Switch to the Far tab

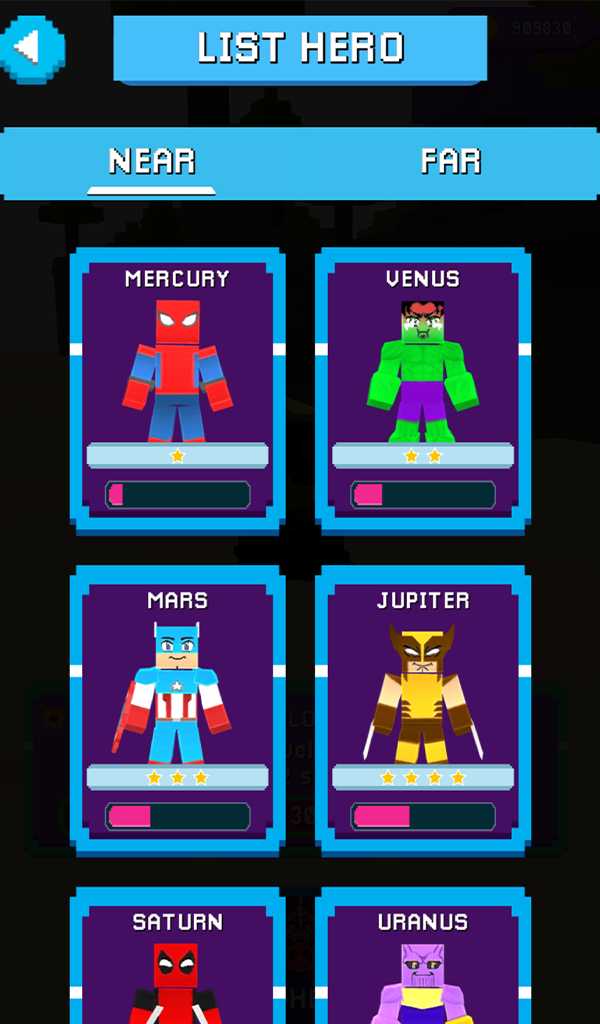(450, 162)
